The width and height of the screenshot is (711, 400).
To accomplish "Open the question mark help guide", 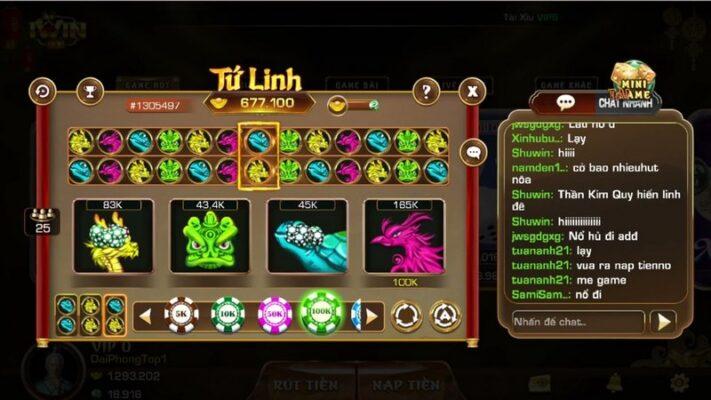I will pos(426,92).
